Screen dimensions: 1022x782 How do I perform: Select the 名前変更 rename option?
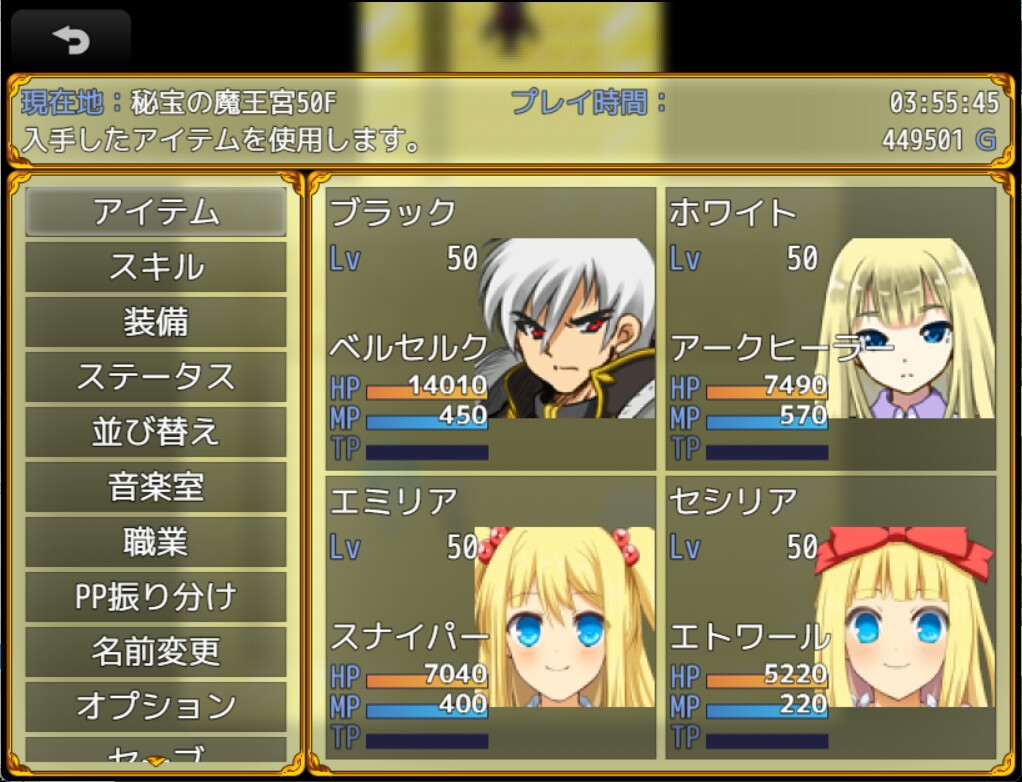(x=156, y=652)
